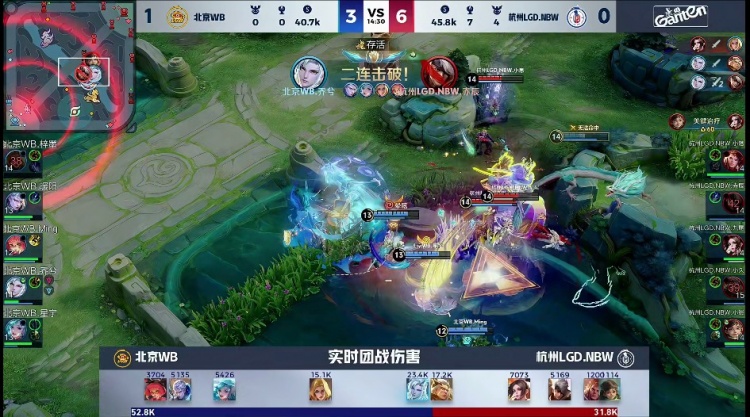750x417 pixels.
Task: Click the white-haired hero portrait in kill banner
Action: tap(309, 72)
